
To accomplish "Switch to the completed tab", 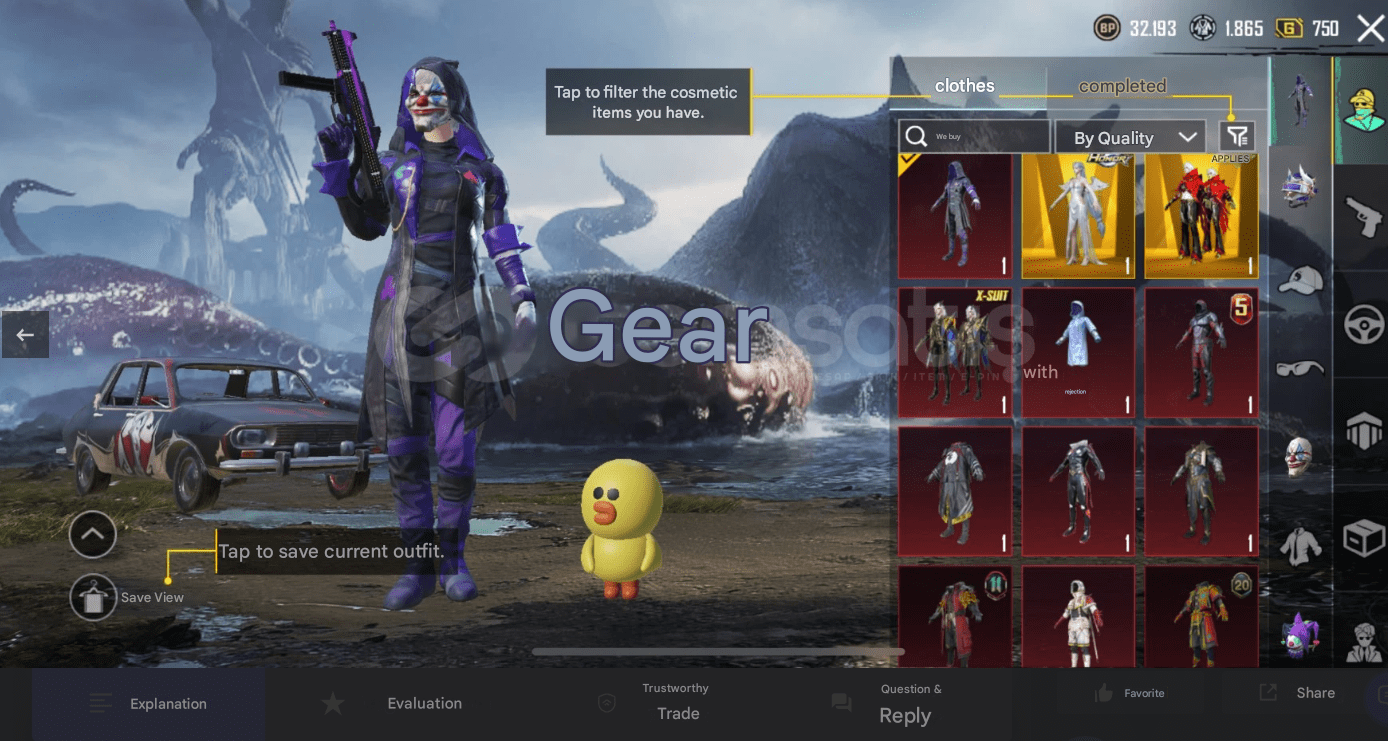I will click(1122, 86).
